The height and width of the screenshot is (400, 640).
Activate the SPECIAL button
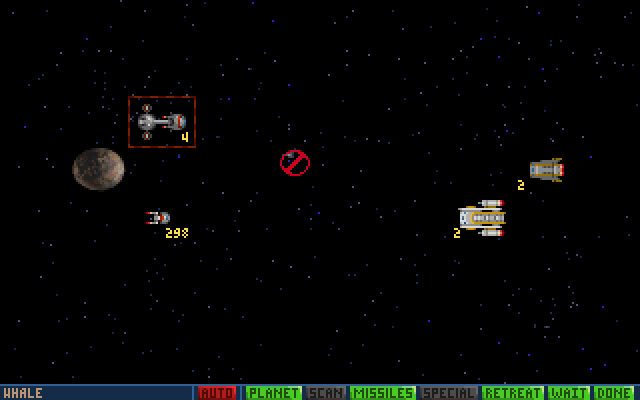coord(448,393)
